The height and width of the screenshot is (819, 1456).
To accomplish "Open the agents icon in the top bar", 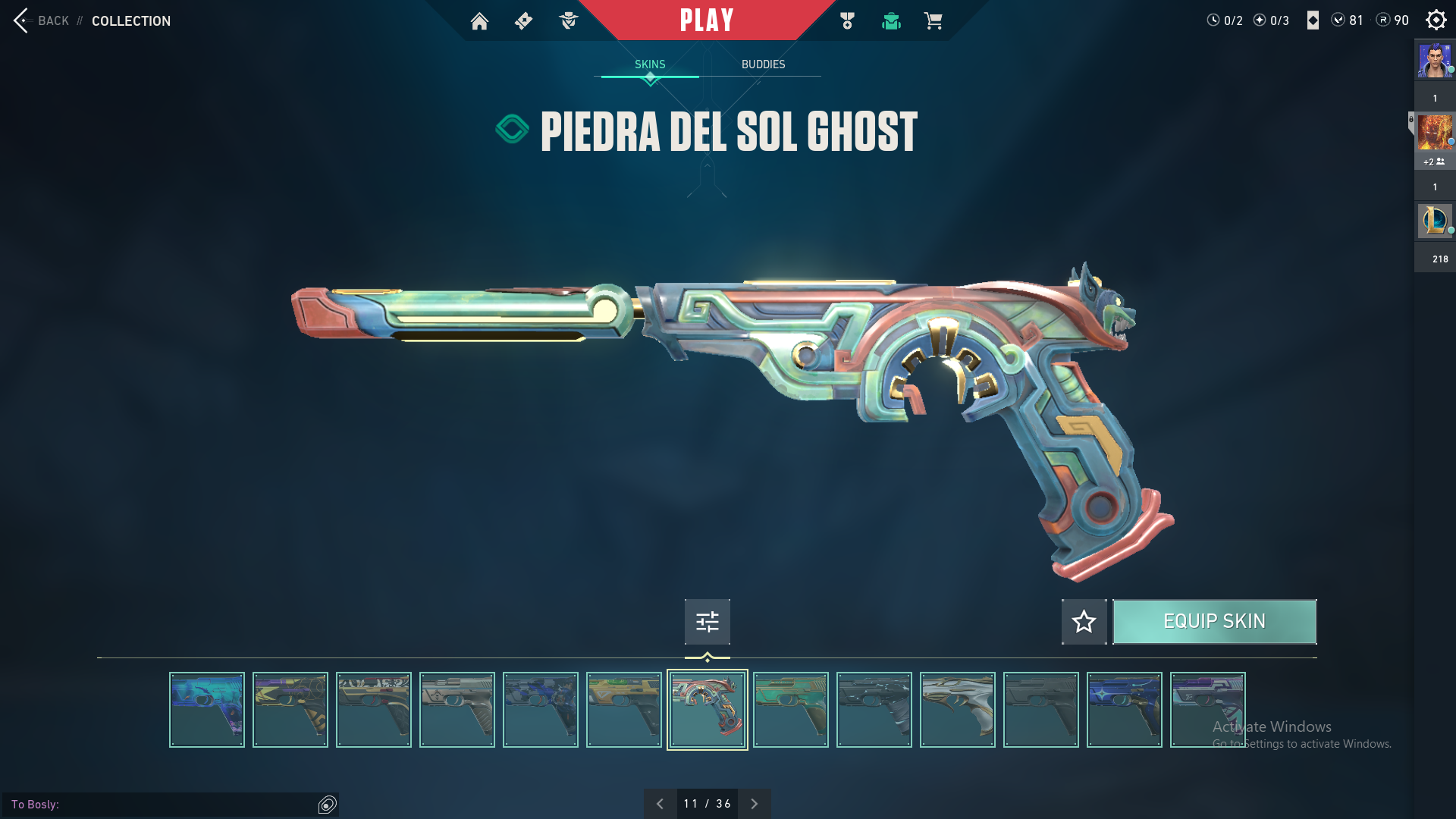I will (x=568, y=21).
